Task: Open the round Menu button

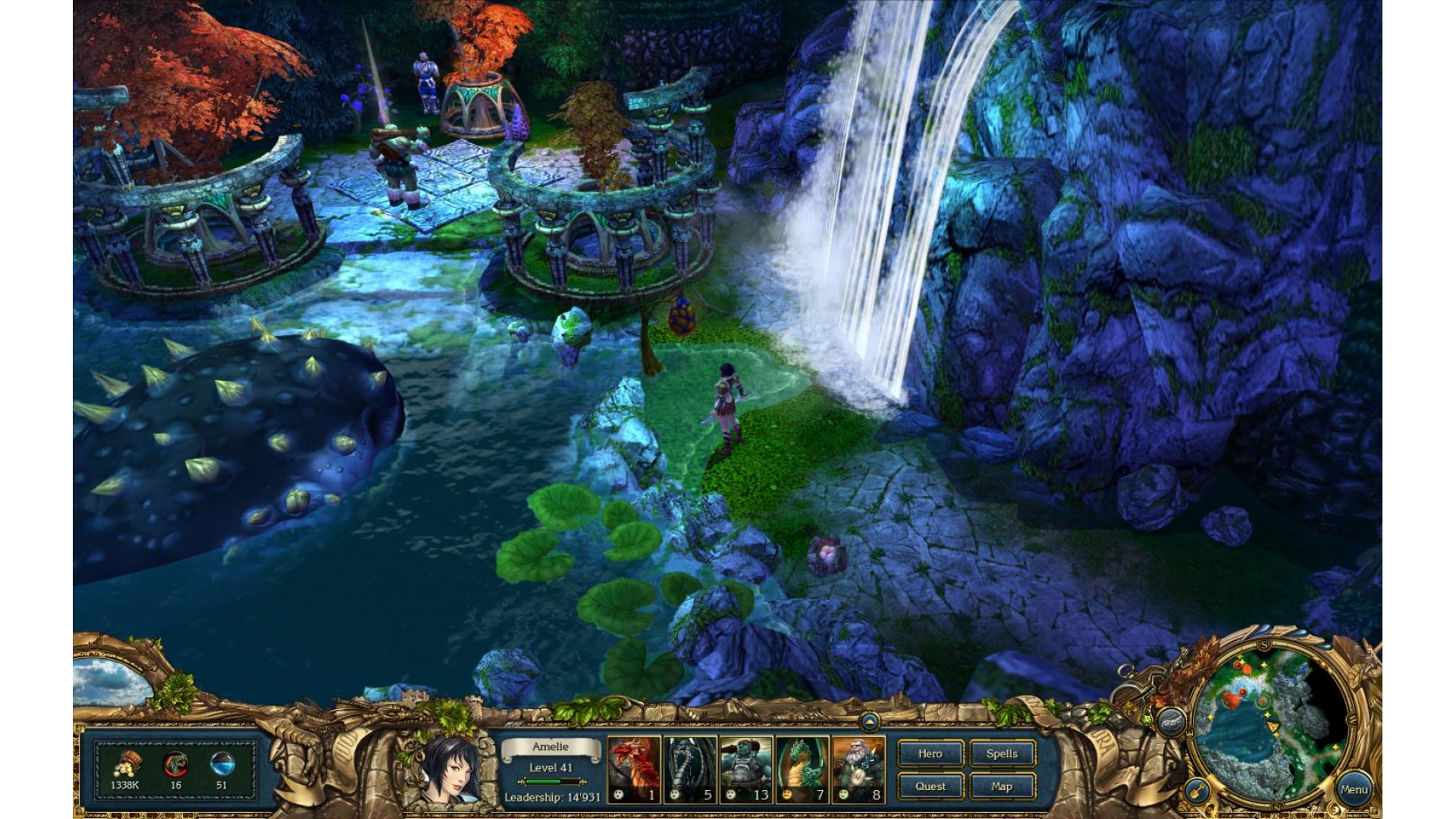Action: coord(1353,789)
